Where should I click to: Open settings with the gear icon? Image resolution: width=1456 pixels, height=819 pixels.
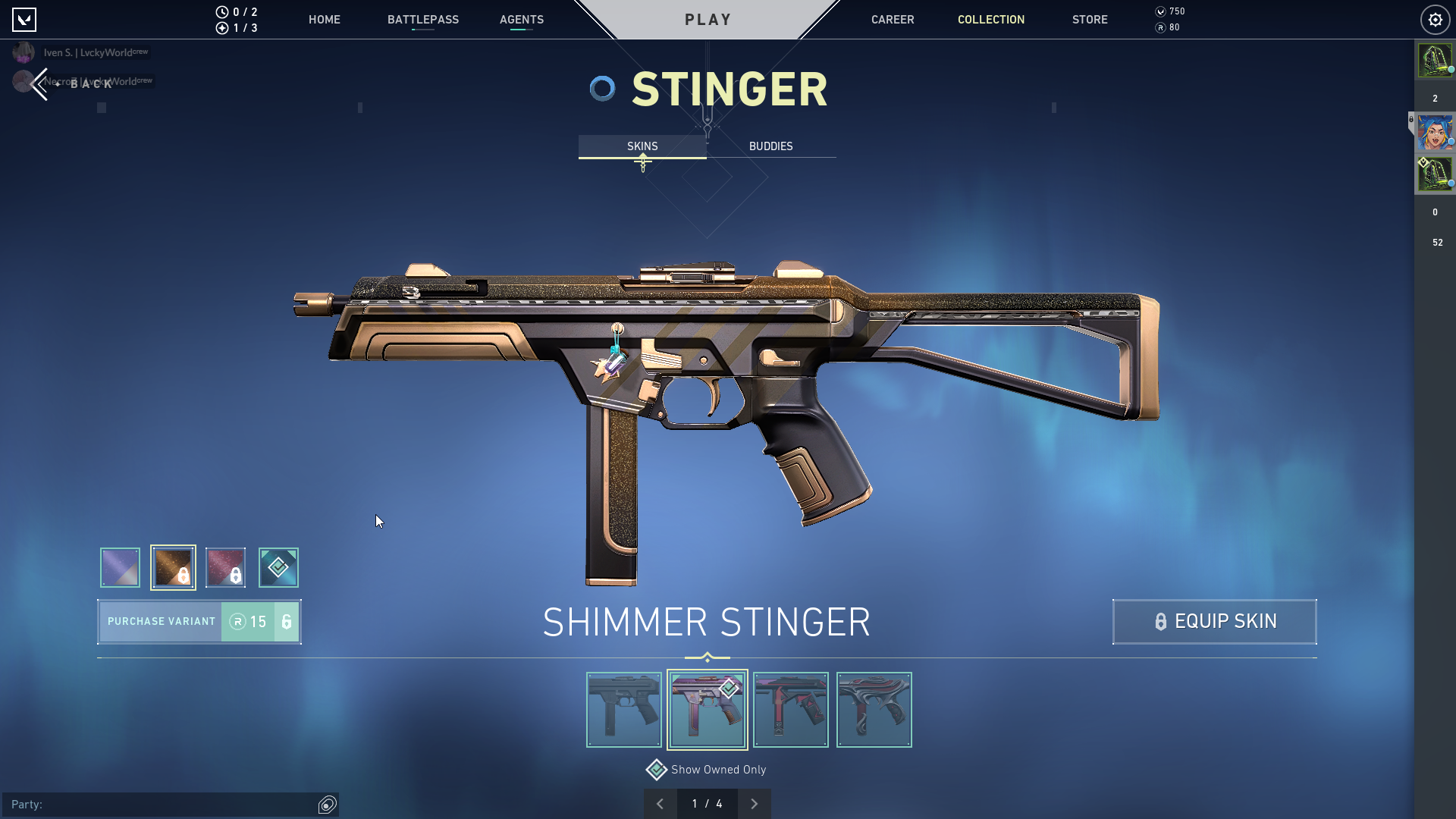[1435, 20]
